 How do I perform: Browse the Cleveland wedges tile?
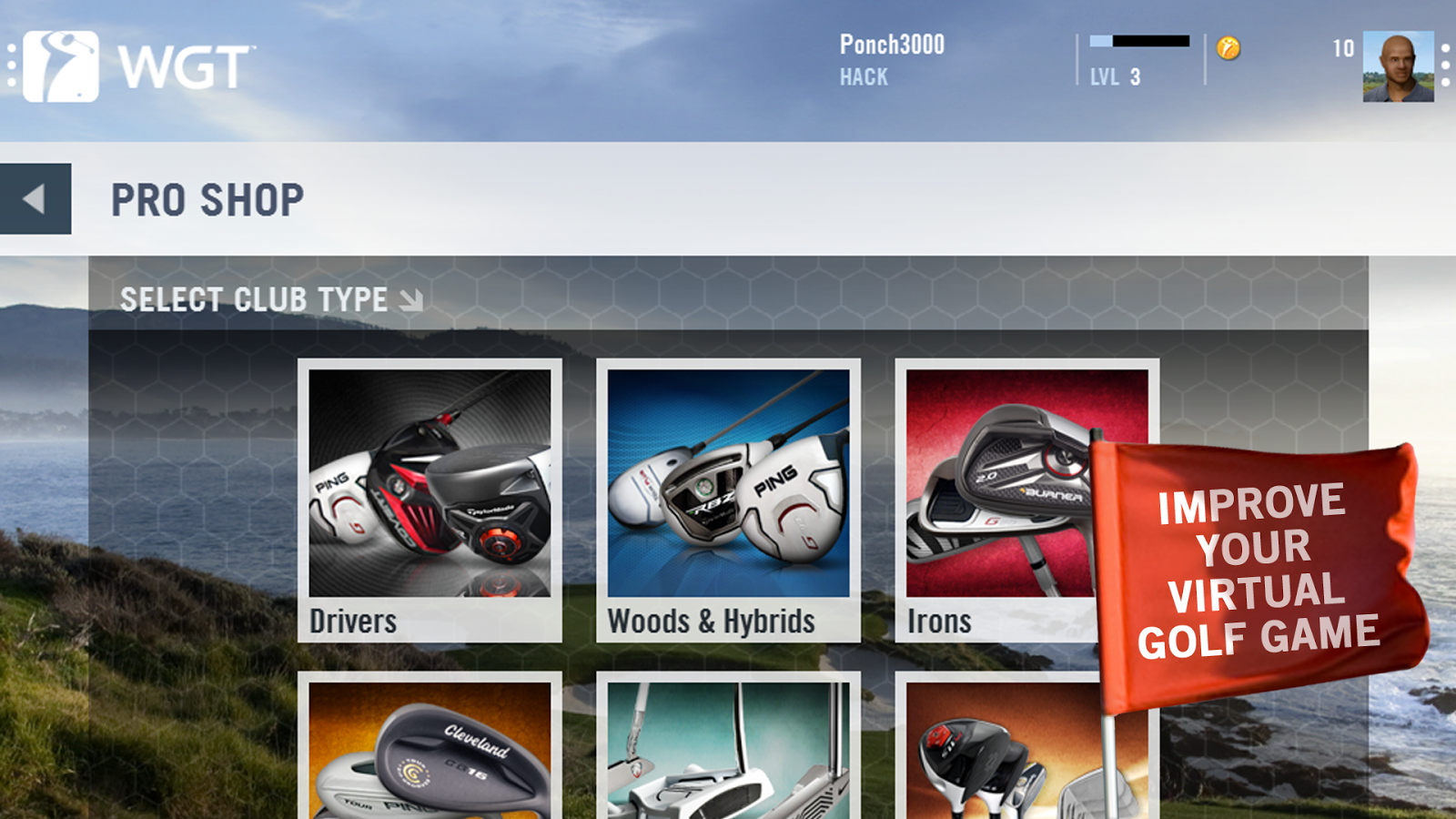coord(430,751)
